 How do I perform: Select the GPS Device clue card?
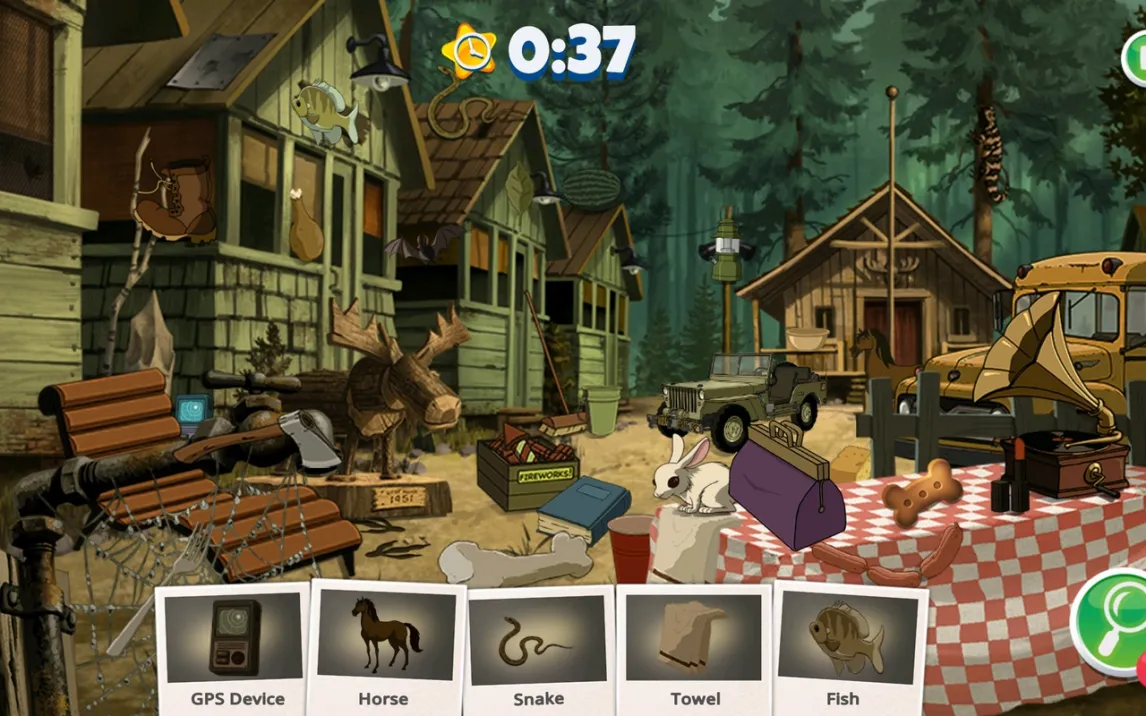click(236, 648)
